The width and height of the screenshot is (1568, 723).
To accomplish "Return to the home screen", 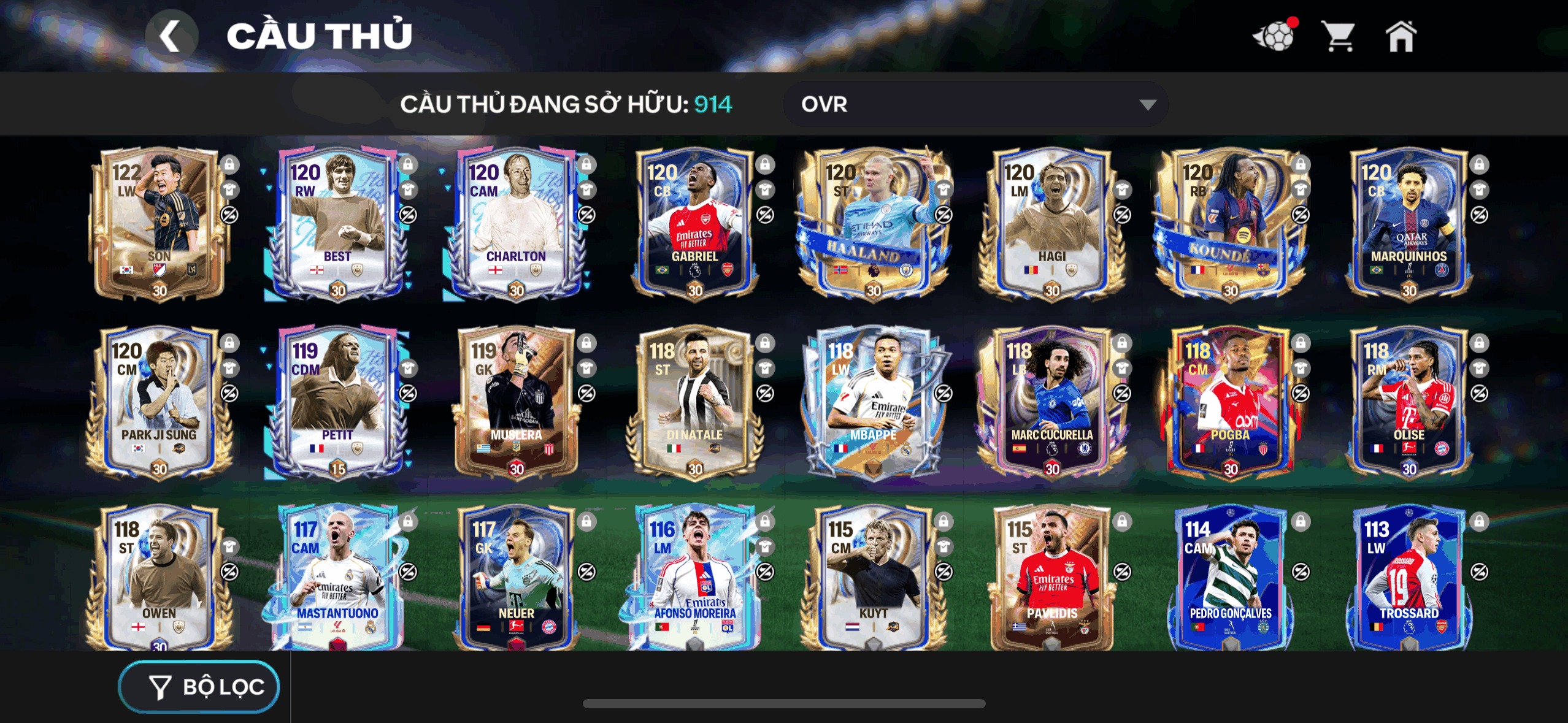I will 1401,37.
